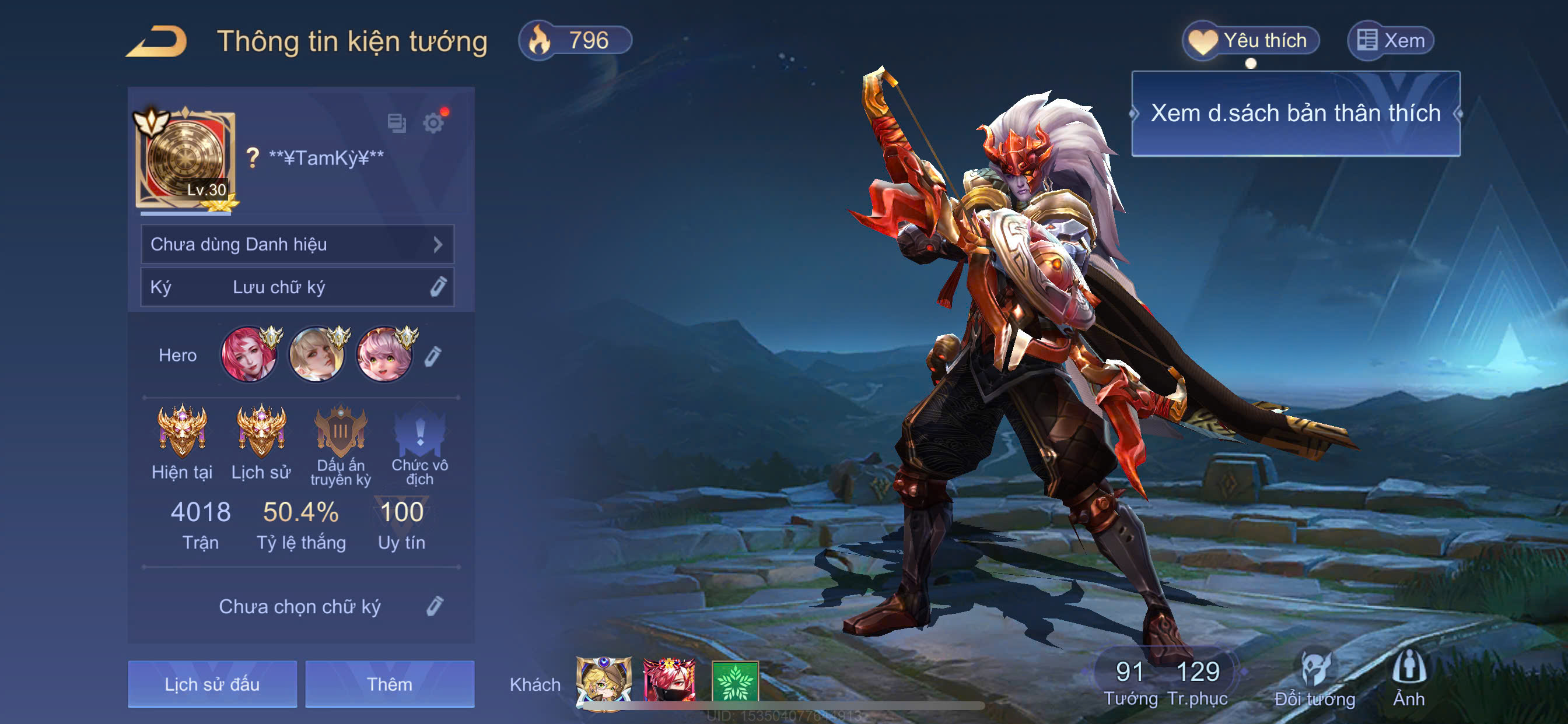1568x724 pixels.
Task: Open the Xem list button
Action: pyautogui.click(x=1391, y=41)
